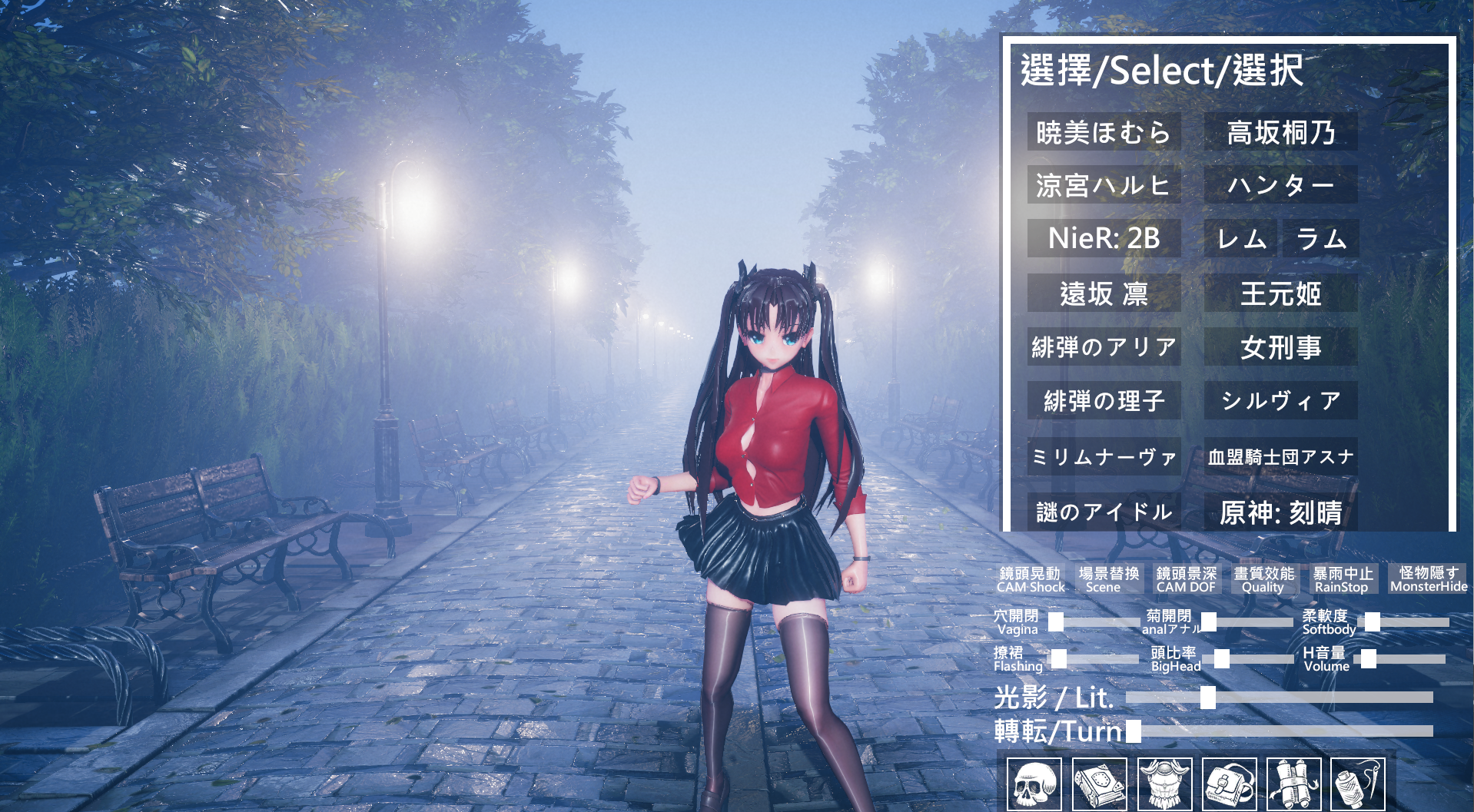Pick the 女刑事 character option
Image resolution: width=1474 pixels, height=812 pixels.
pos(1280,347)
